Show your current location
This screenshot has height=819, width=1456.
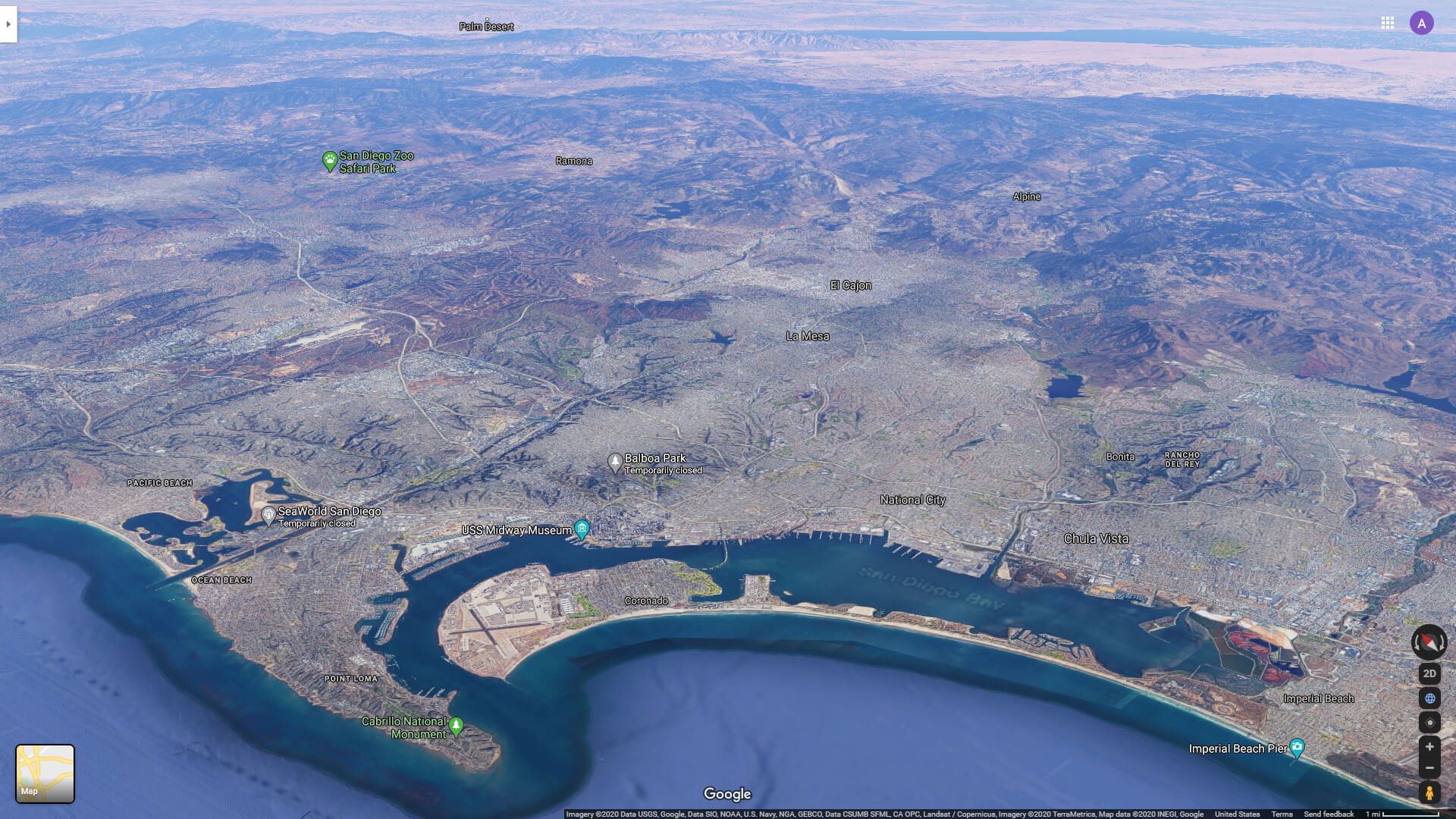point(1429,723)
